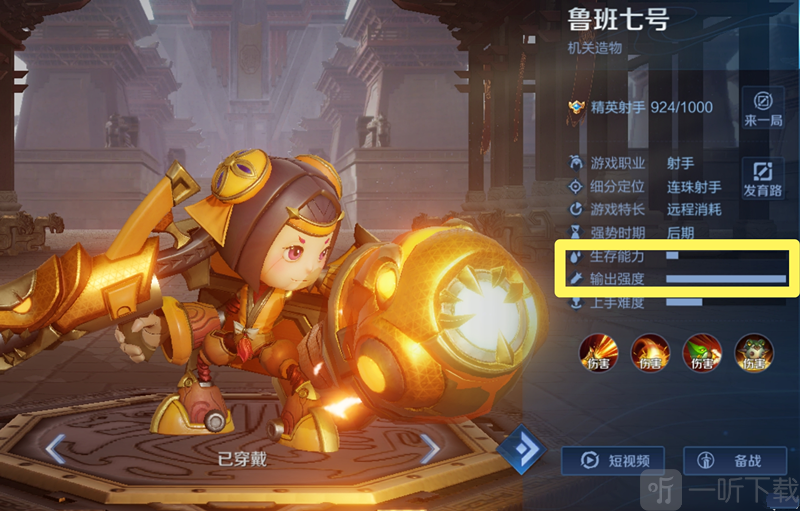
Task: Start a match with the 来一局 button
Action: pos(762,107)
